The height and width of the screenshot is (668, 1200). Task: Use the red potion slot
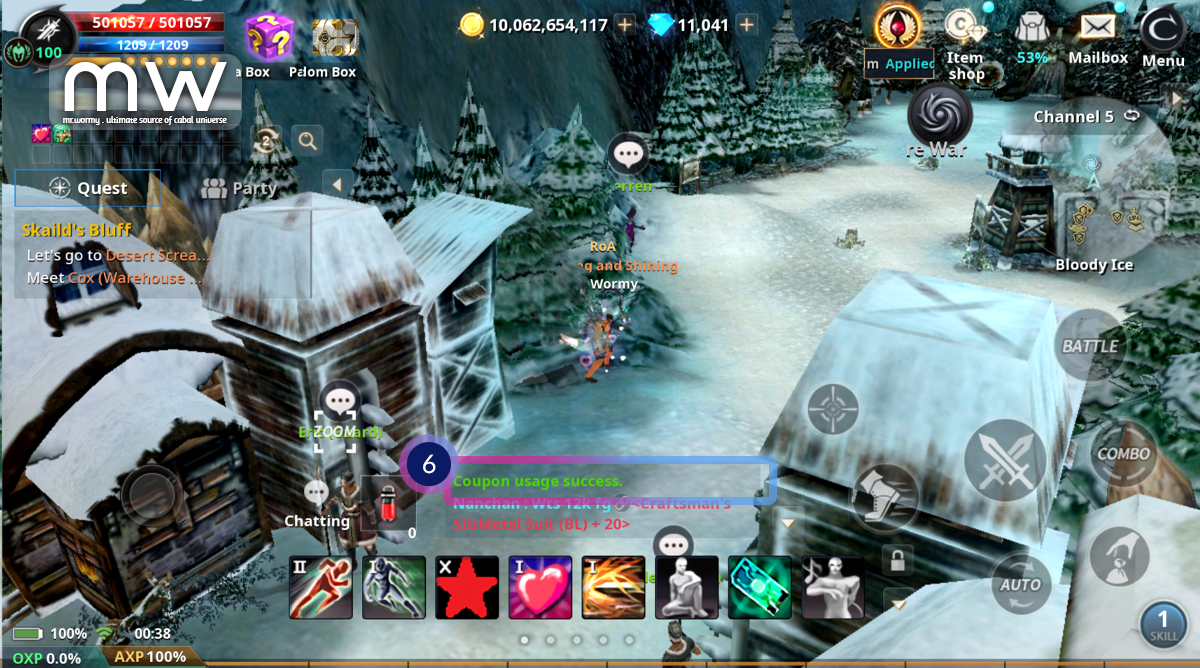(x=388, y=503)
